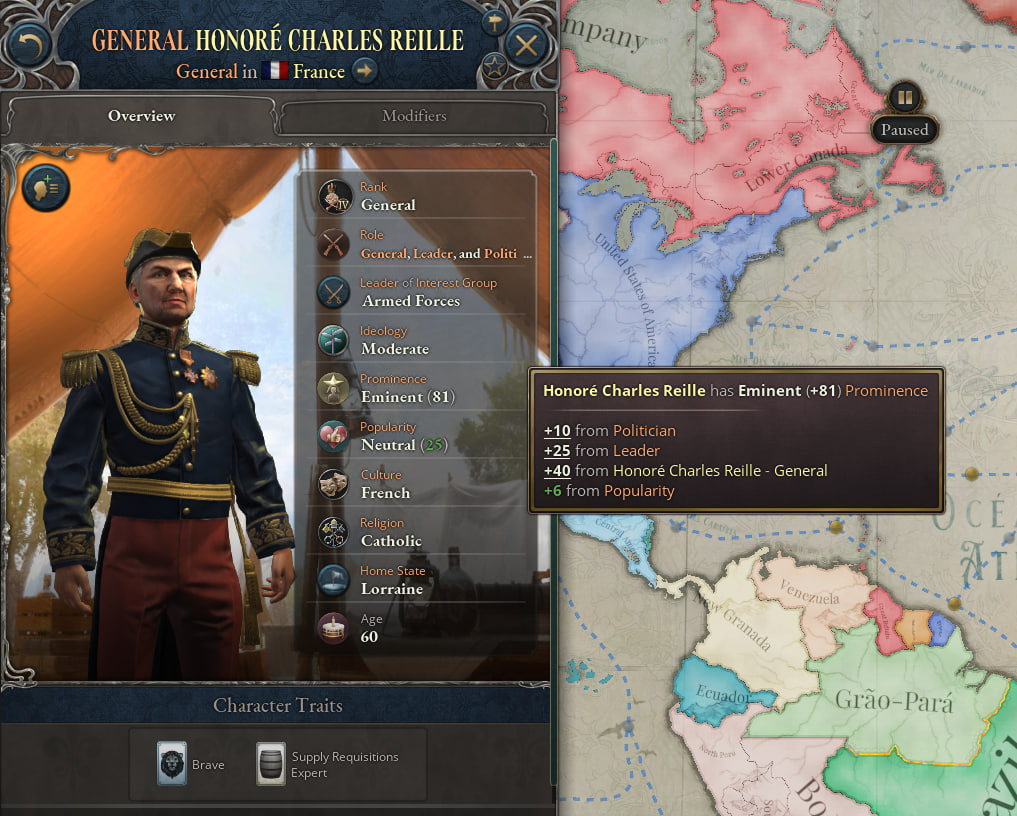Go to Lorraine home state
This screenshot has width=1017, height=816.
click(x=391, y=589)
